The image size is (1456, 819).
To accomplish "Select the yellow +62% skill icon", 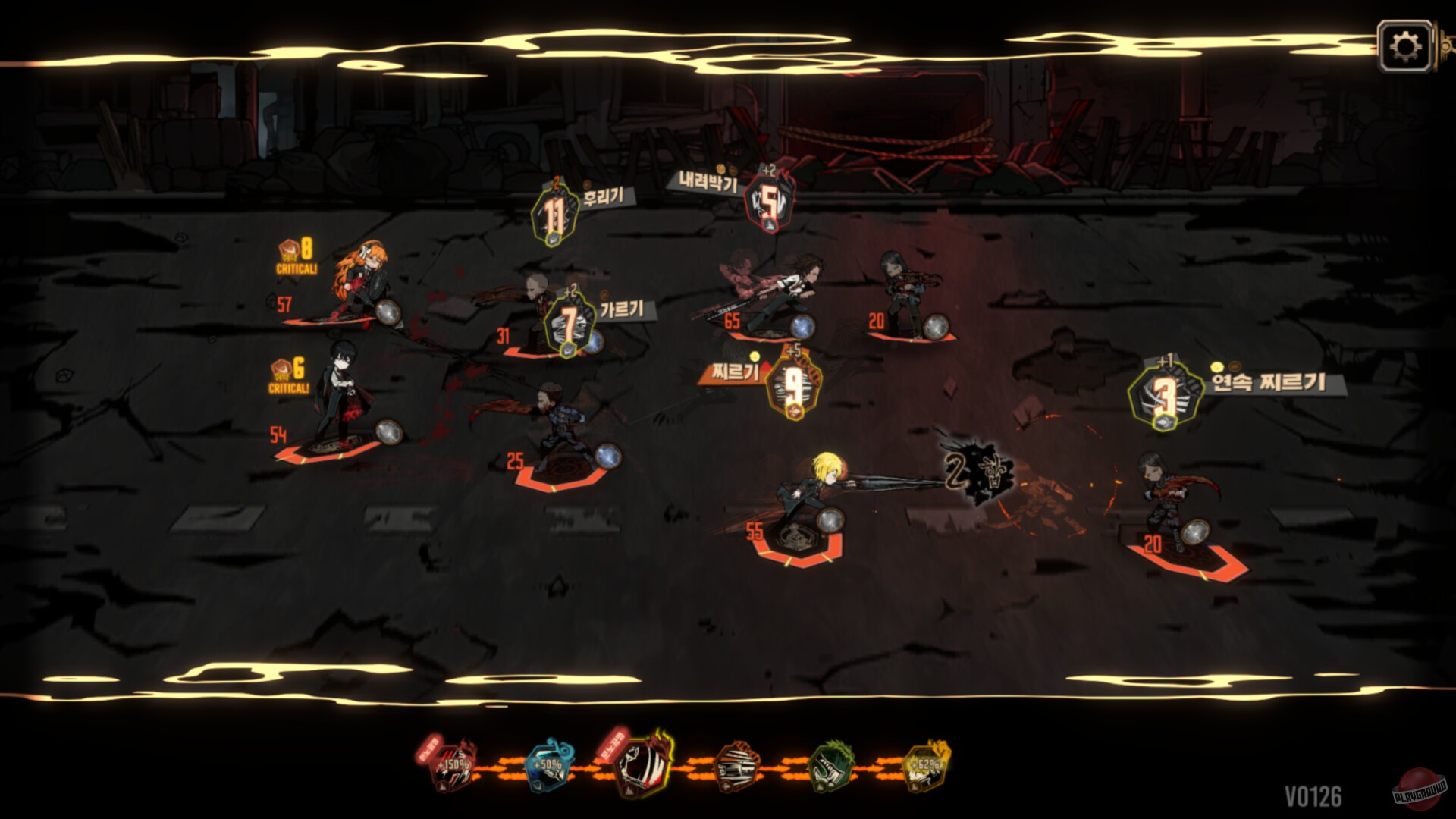I will (927, 764).
